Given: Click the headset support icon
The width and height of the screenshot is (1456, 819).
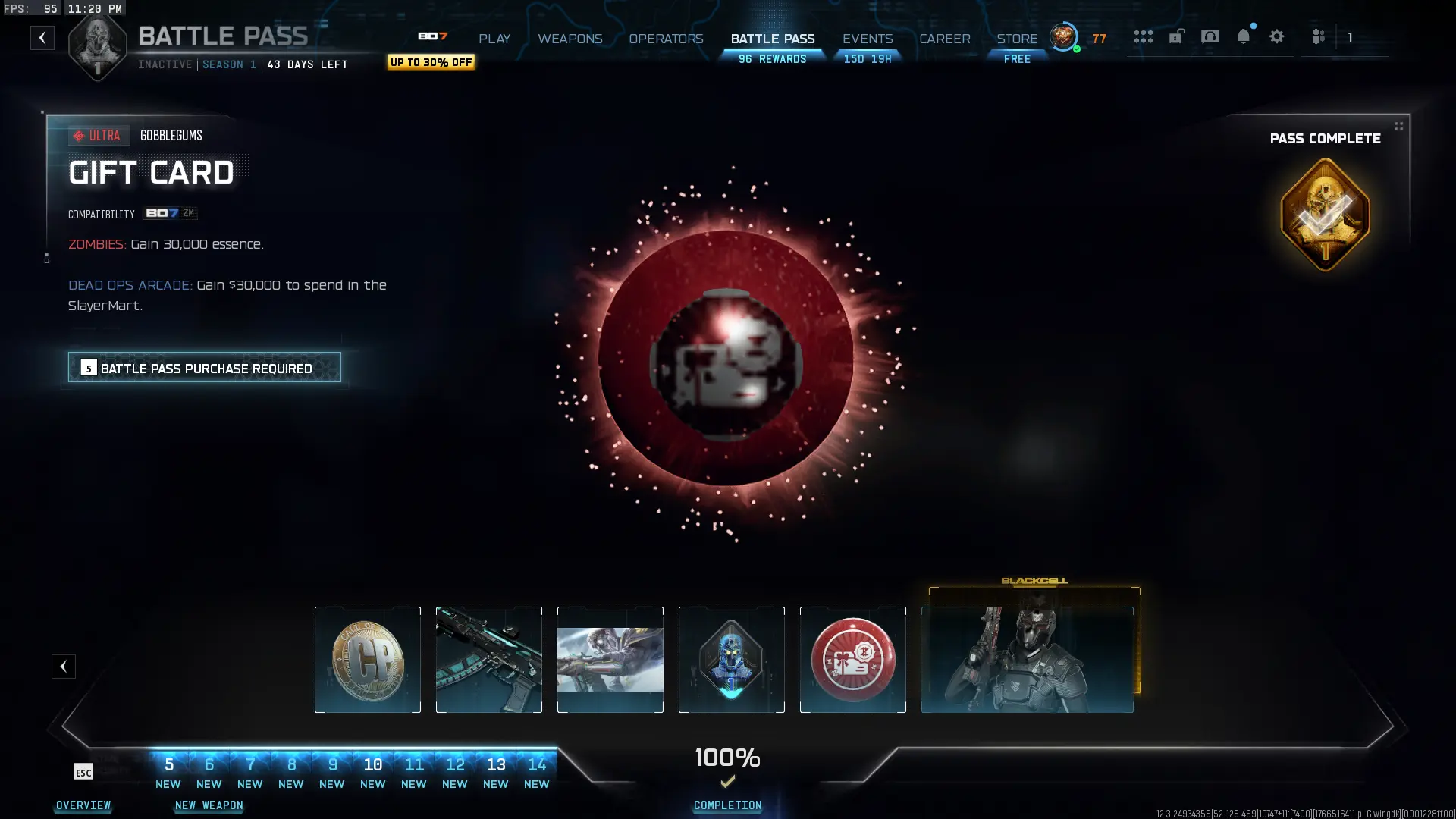Looking at the screenshot, I should [x=1210, y=36].
